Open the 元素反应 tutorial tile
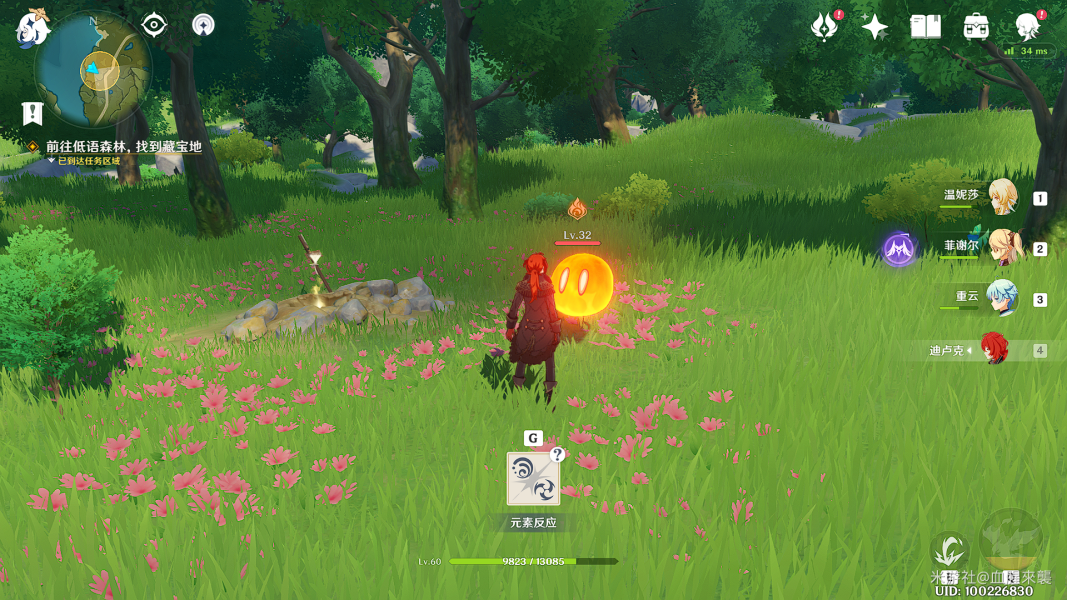 [x=533, y=480]
